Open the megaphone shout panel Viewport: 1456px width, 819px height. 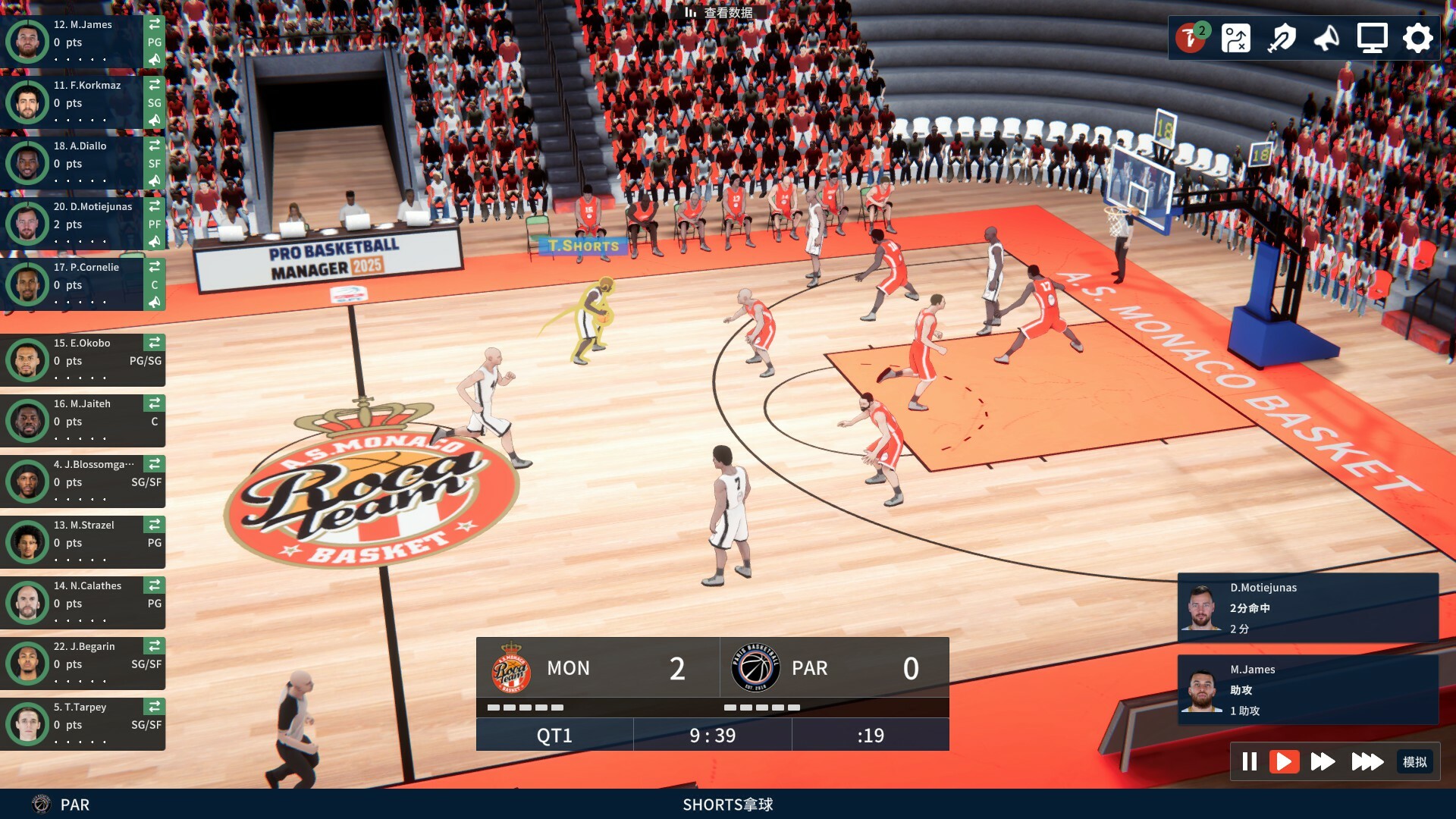[x=1326, y=38]
